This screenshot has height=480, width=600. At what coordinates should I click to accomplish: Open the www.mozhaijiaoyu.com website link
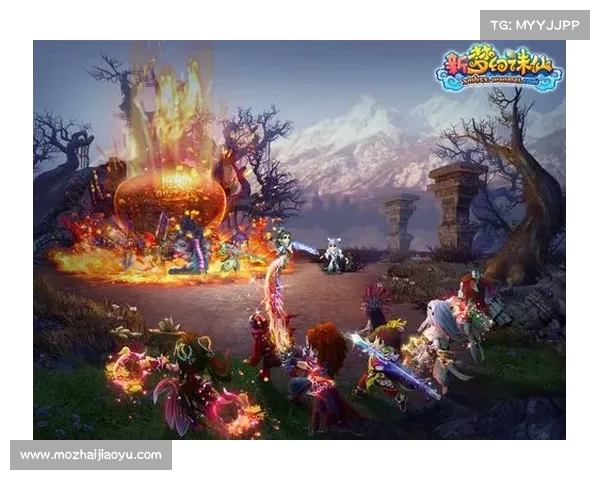click(x=91, y=455)
